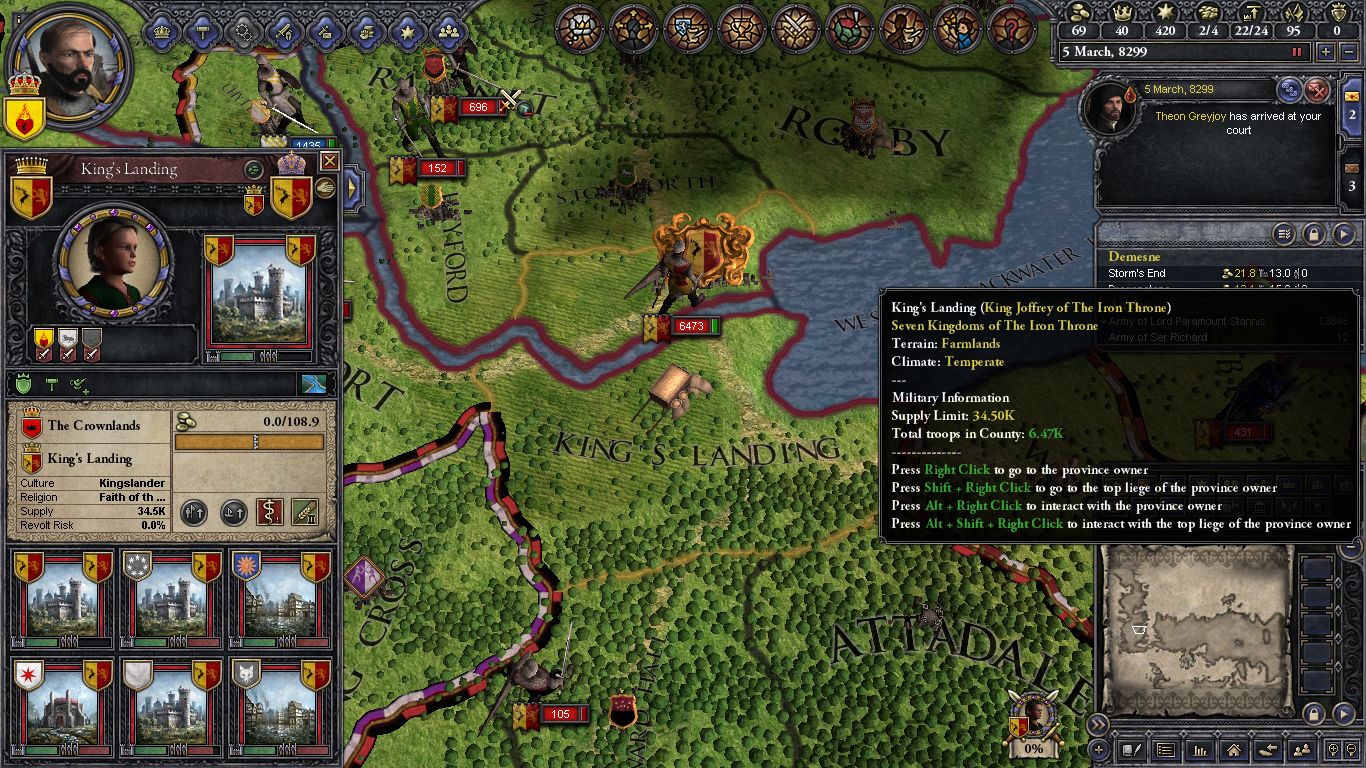
Task: Dismiss the Theon Greyjoy arrival message
Action: 1318,90
